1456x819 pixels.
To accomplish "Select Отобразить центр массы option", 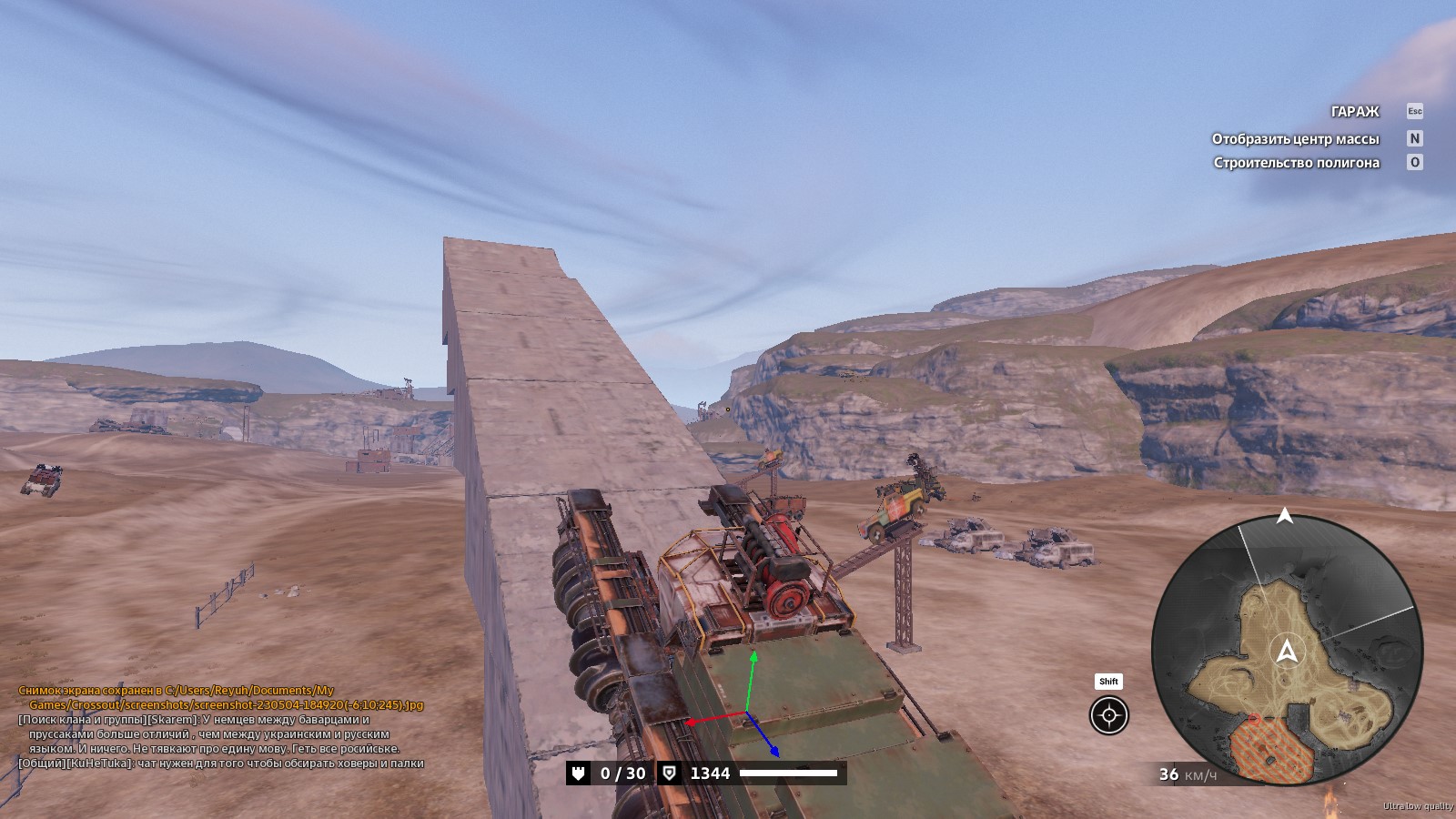I will coord(1295,139).
